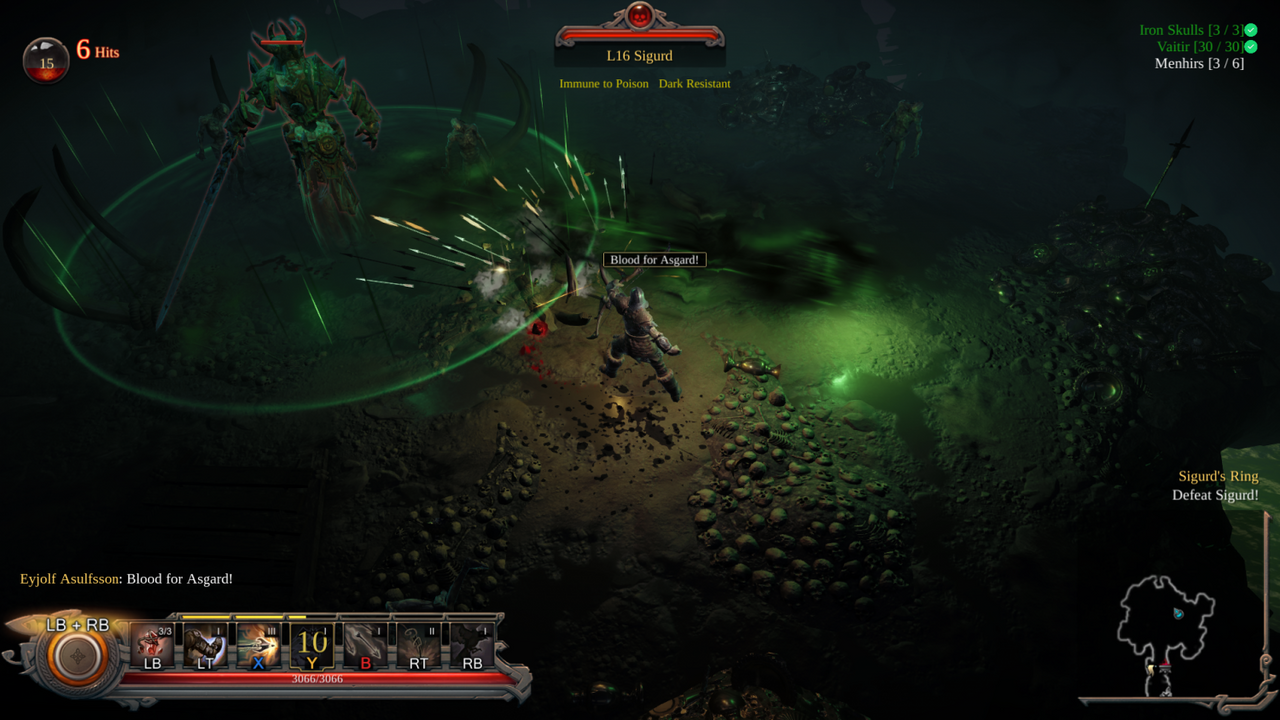Viewport: 1280px width, 720px height.
Task: Click the raven skill icon on the RB slot
Action: point(471,640)
